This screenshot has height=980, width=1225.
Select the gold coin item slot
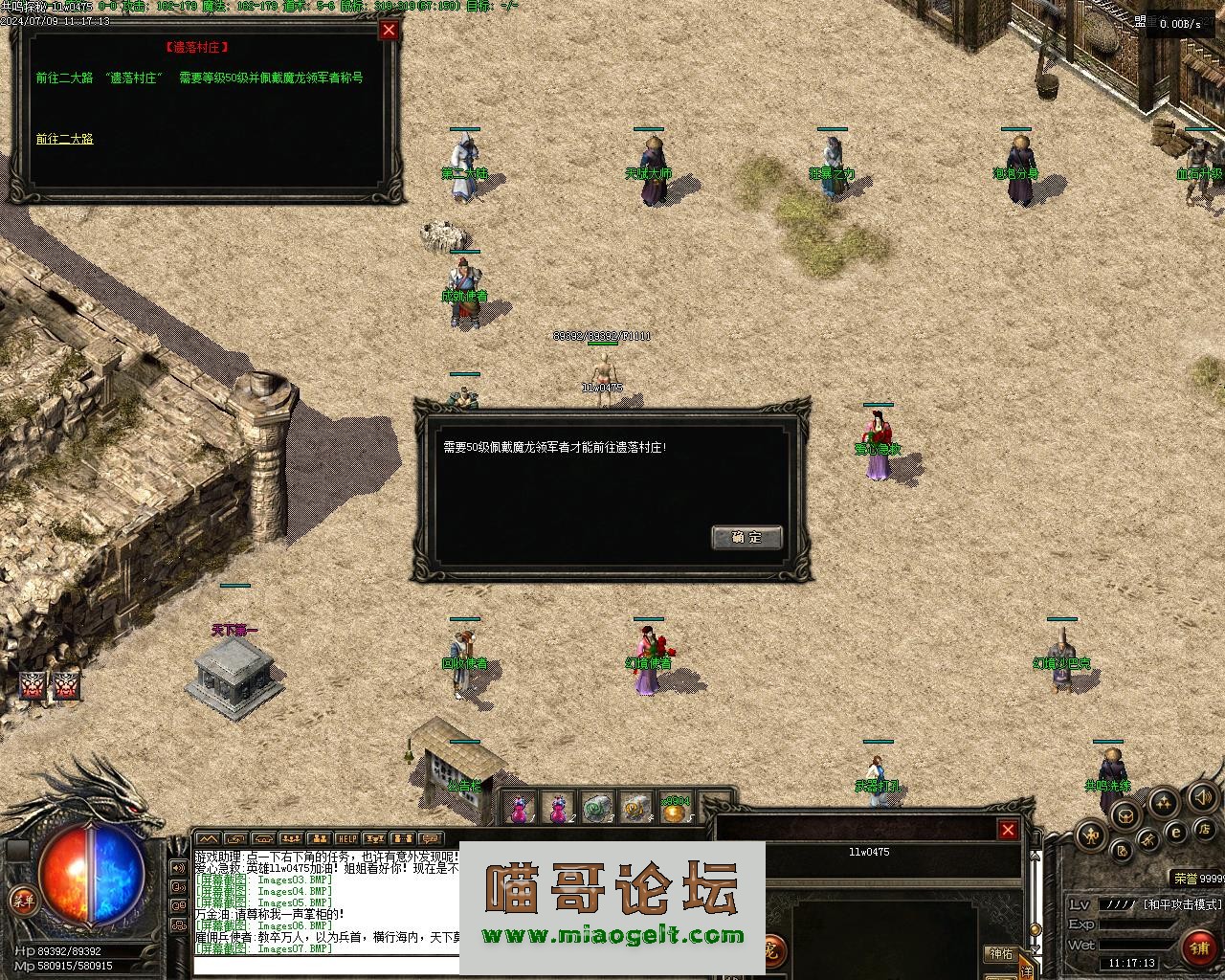(675, 810)
